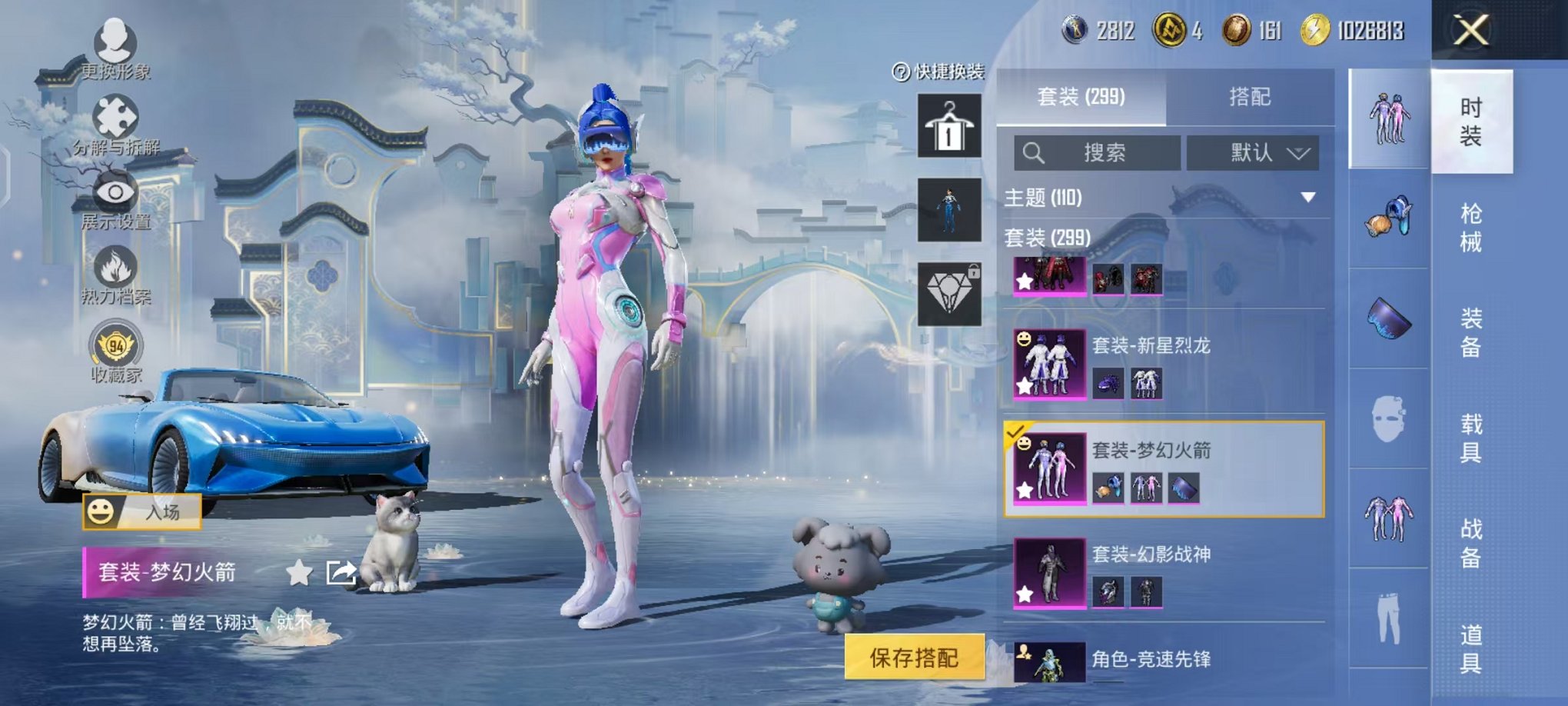This screenshot has width=1568, height=706.
Task: Open the 载具 vehicles category
Action: tap(1470, 438)
